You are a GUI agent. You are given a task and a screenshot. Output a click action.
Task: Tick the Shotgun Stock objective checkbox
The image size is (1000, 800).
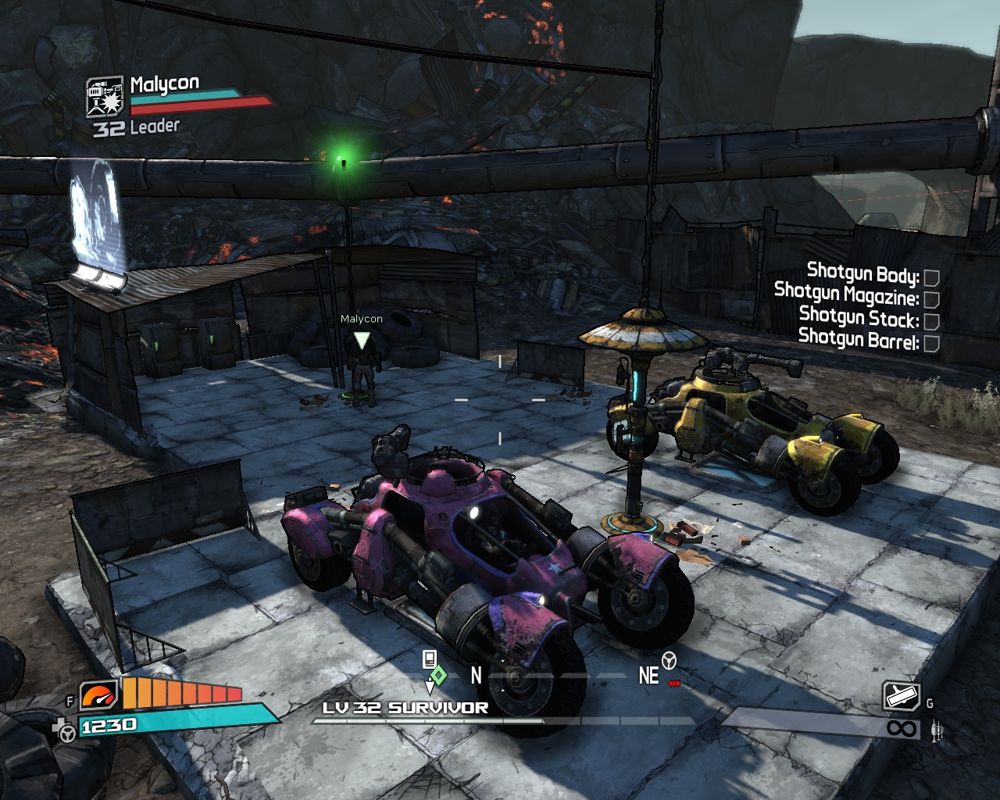[931, 321]
